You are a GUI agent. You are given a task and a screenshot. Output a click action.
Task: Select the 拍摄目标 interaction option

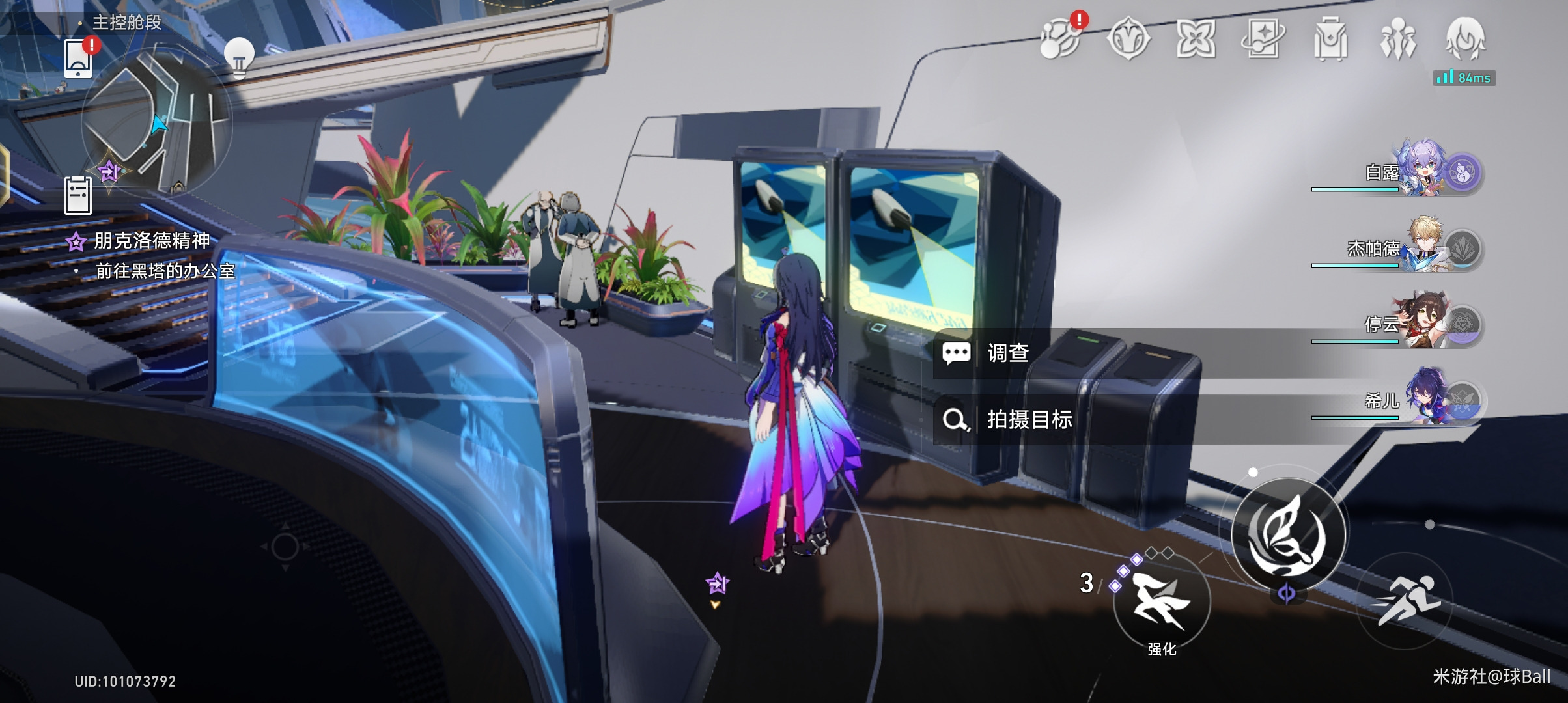point(1029,420)
